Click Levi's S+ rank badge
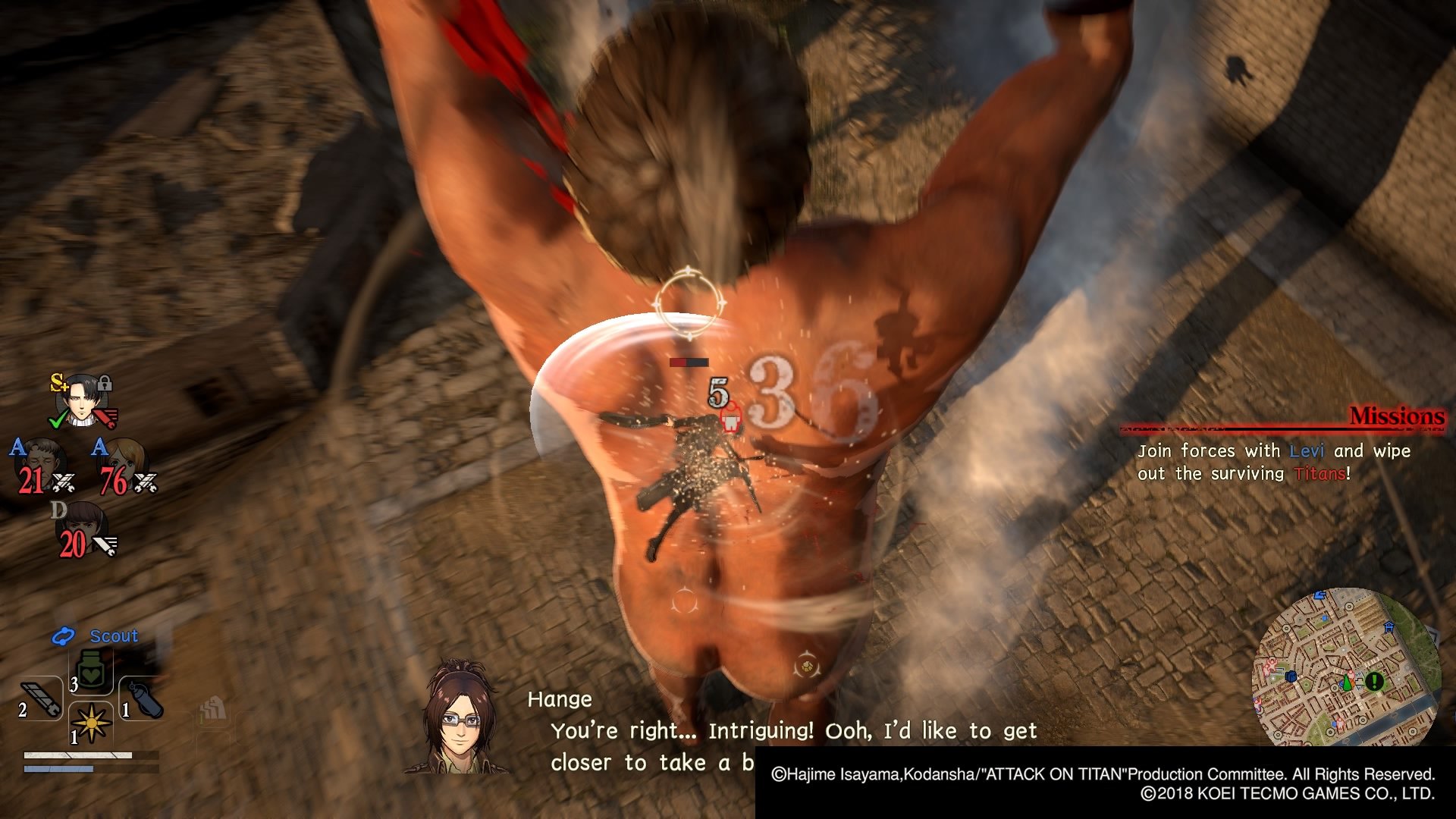Viewport: 1456px width, 819px height. [x=59, y=383]
